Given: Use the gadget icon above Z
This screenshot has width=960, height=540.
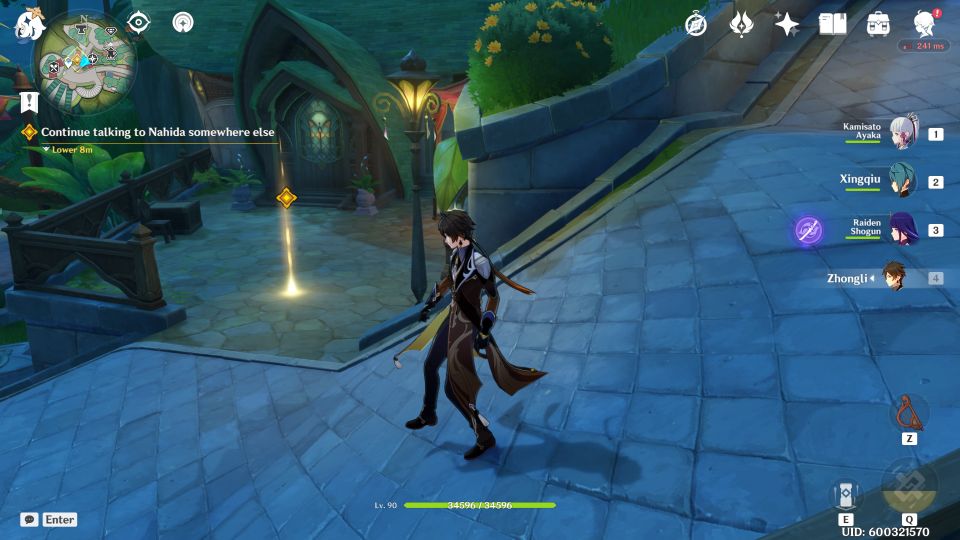Looking at the screenshot, I should pos(909,413).
